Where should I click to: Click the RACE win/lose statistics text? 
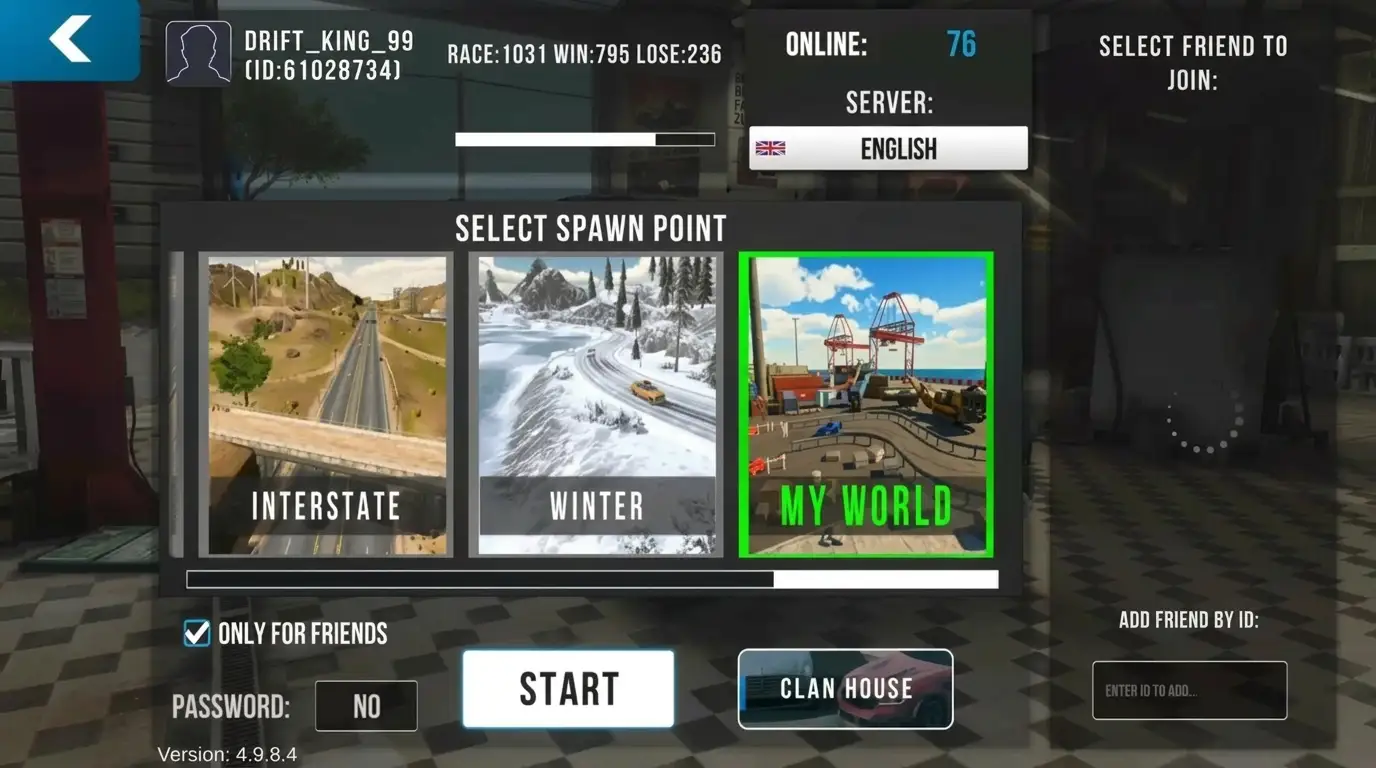tap(583, 54)
